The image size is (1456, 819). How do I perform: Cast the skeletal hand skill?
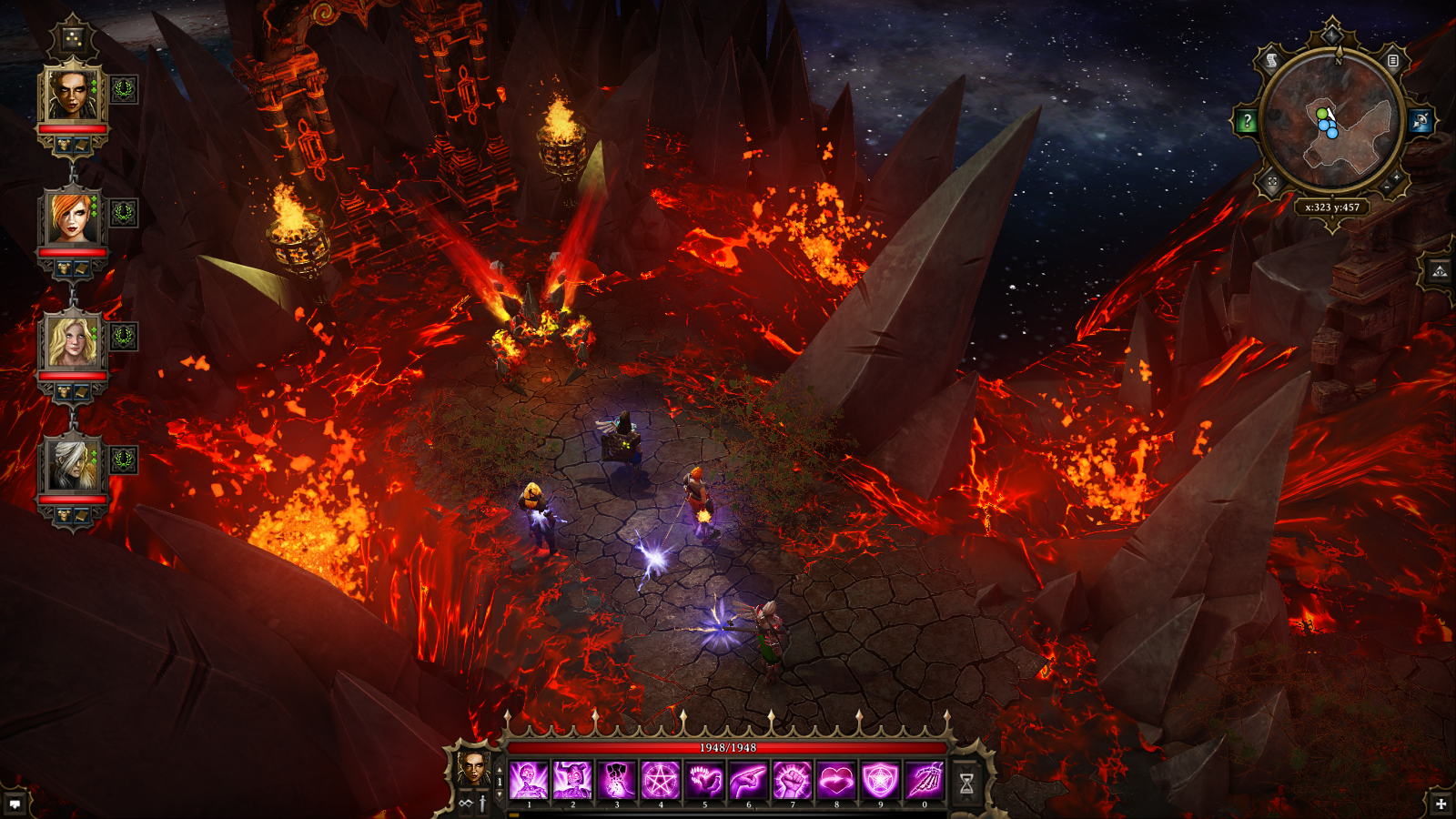click(924, 781)
